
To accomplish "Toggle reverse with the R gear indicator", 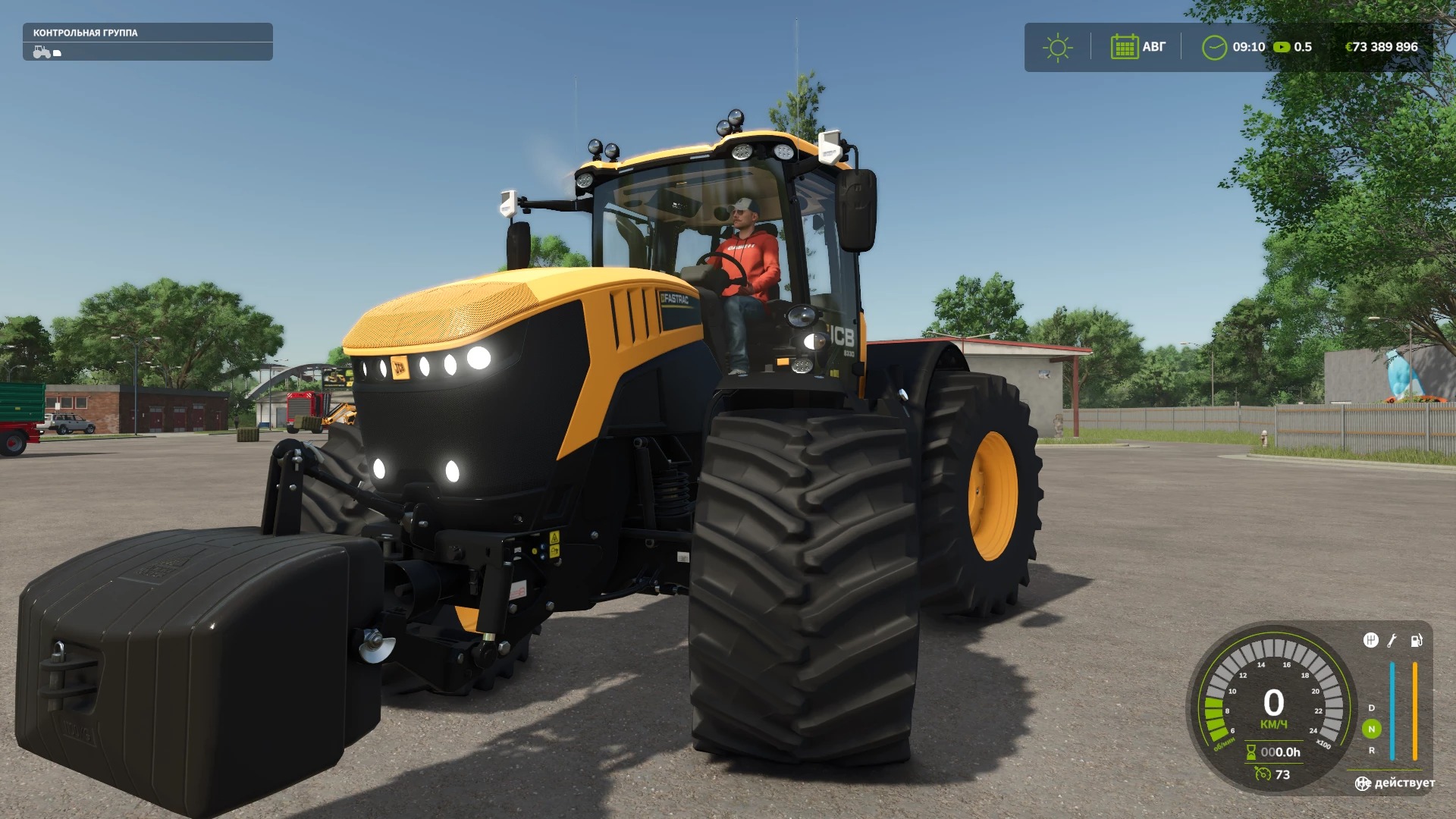I will [1371, 750].
